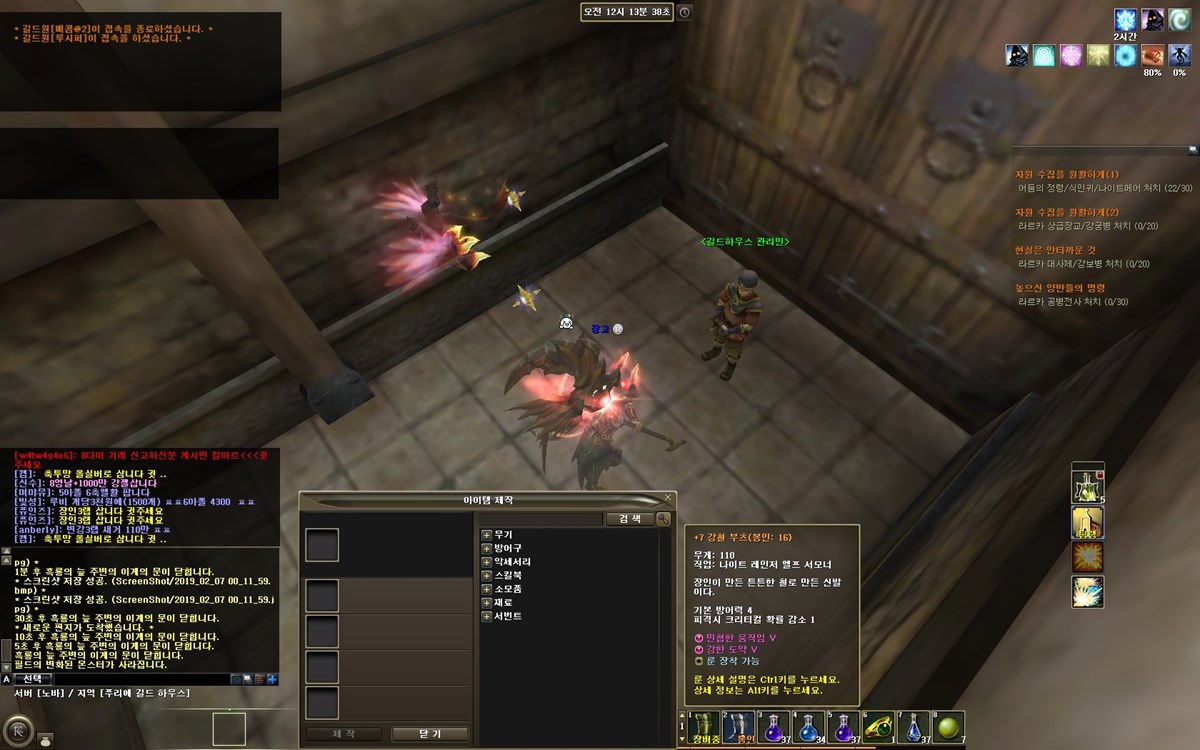Expand the 재료 materials category

[x=487, y=603]
